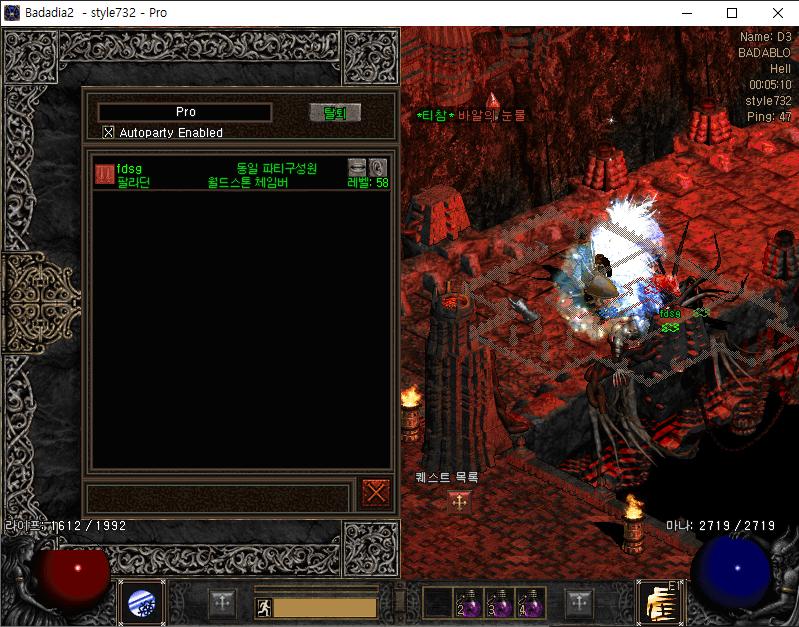Use the purple potion in belt slot 2

[x=469, y=603]
